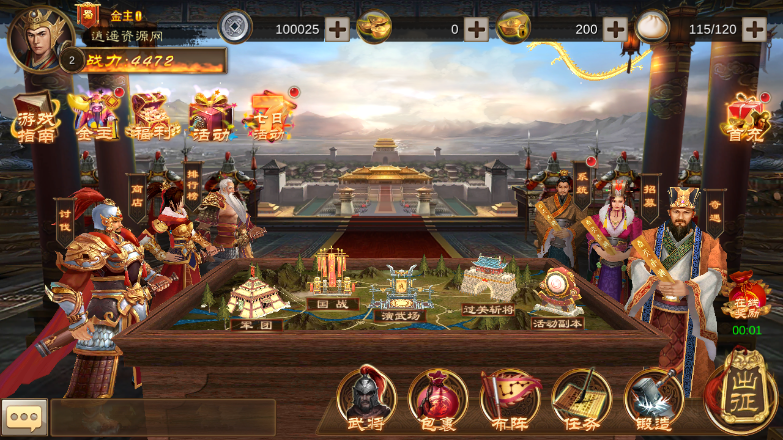Select the 过关斩将 stage gate
The width and height of the screenshot is (783, 440).
[489, 284]
